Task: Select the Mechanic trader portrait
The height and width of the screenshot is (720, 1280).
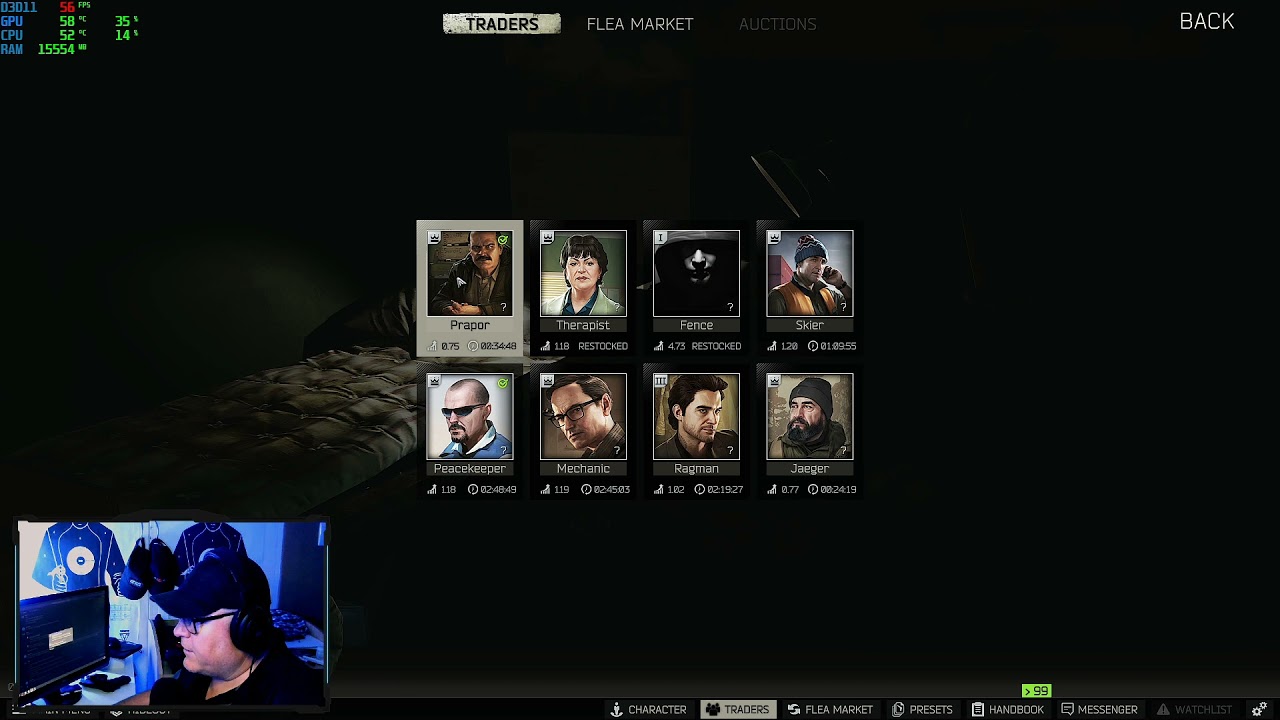Action: pos(583,416)
